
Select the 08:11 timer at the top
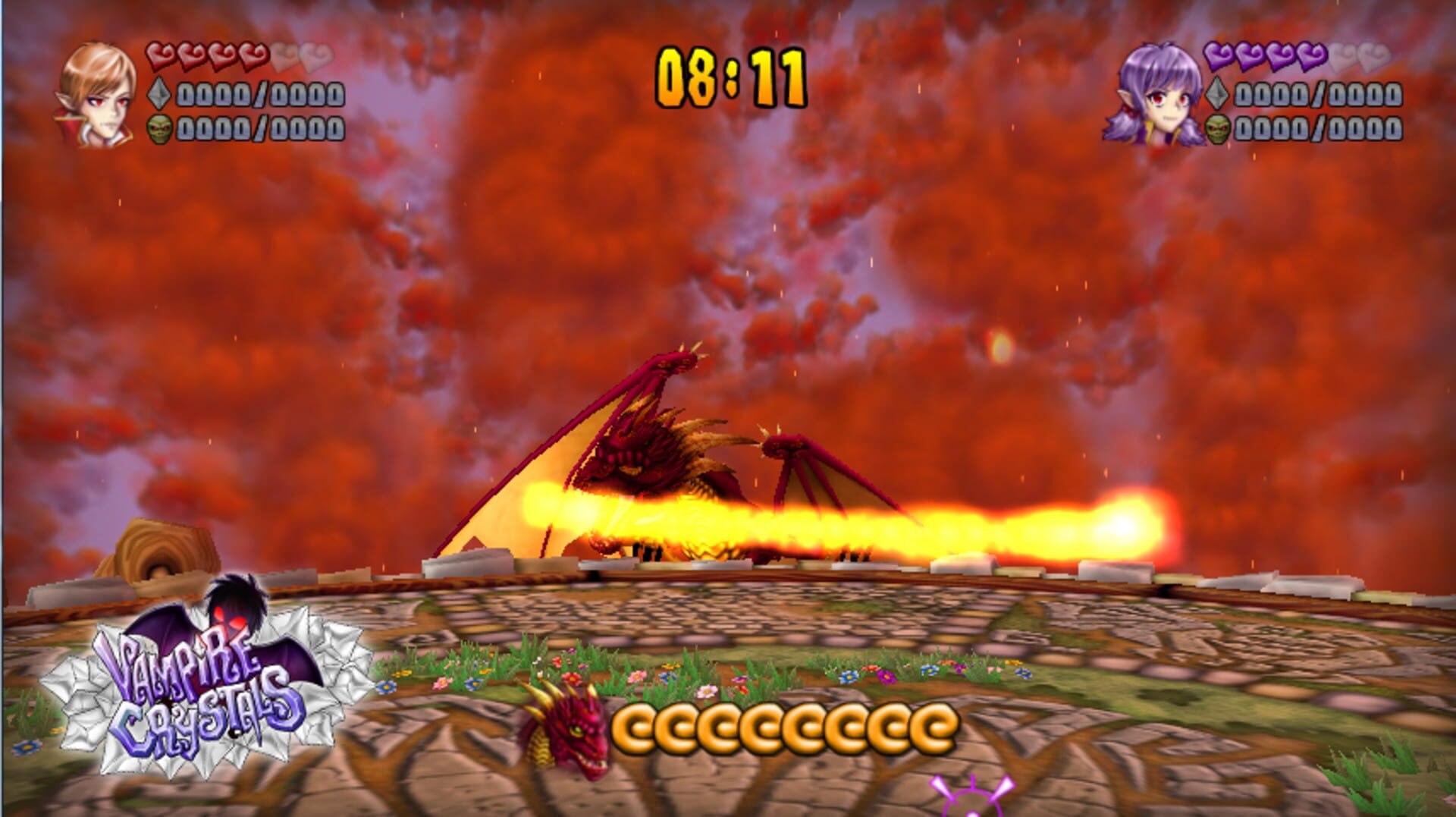[x=730, y=72]
